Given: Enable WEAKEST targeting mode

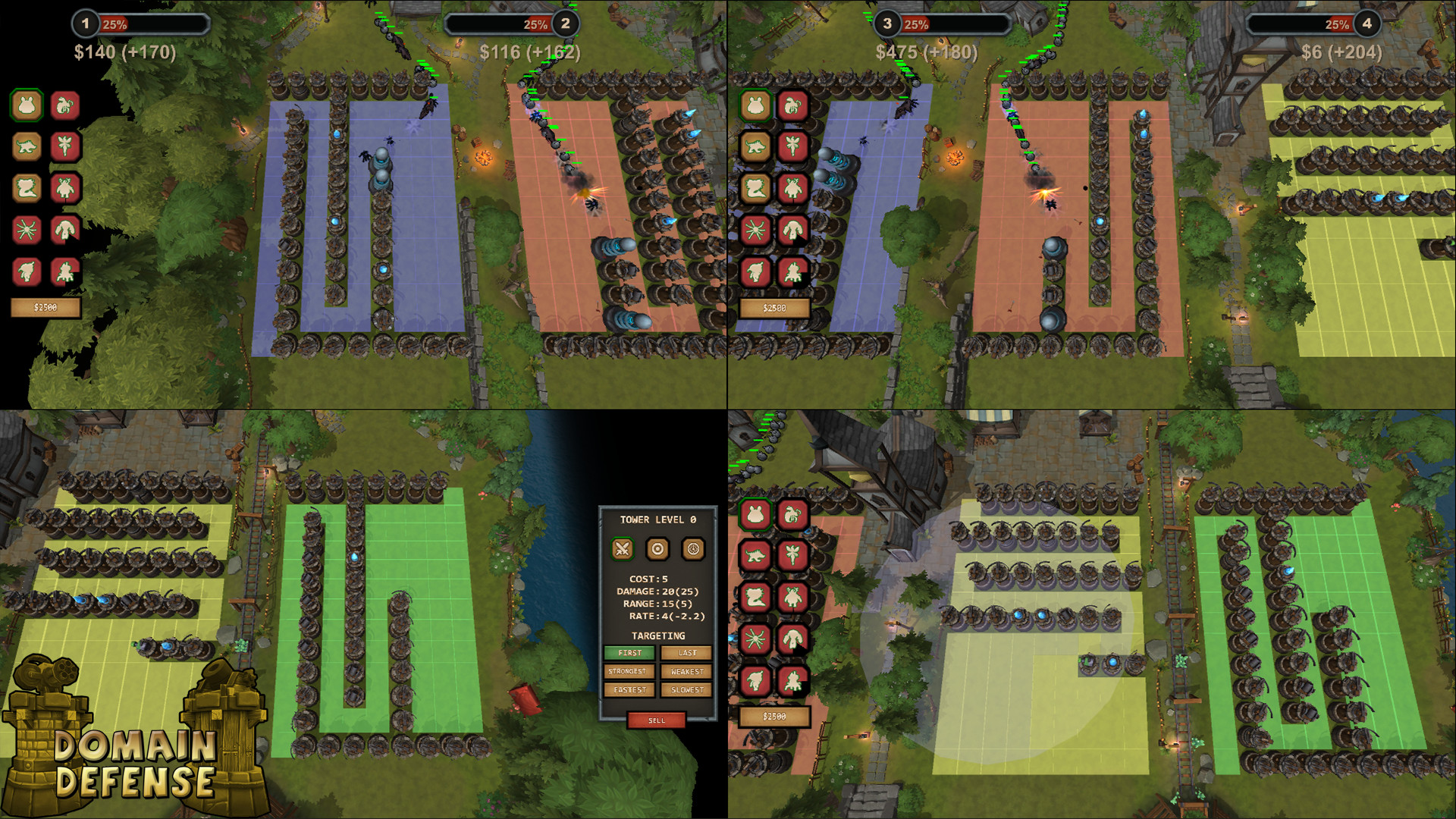Looking at the screenshot, I should (686, 671).
